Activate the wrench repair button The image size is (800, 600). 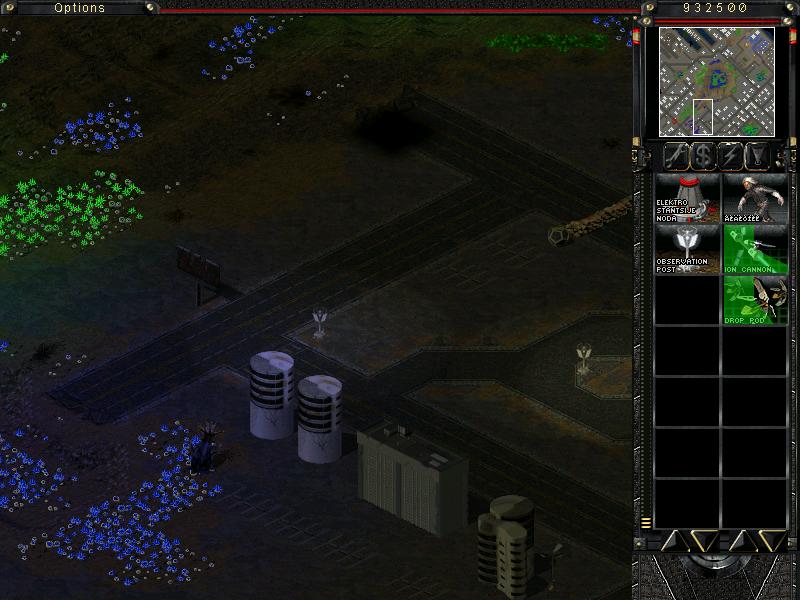677,156
